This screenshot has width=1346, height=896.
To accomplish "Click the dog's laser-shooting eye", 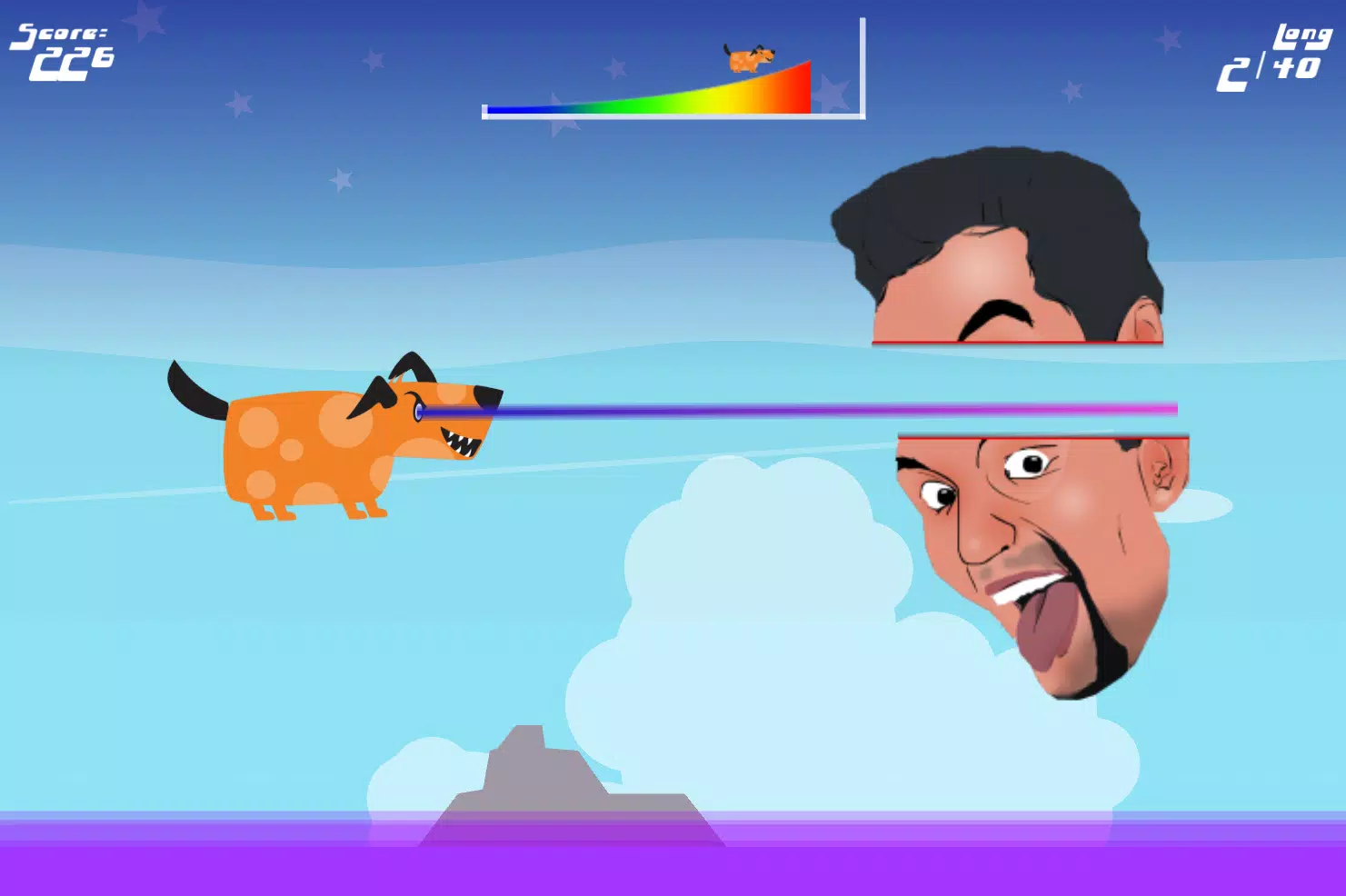I will (x=420, y=411).
